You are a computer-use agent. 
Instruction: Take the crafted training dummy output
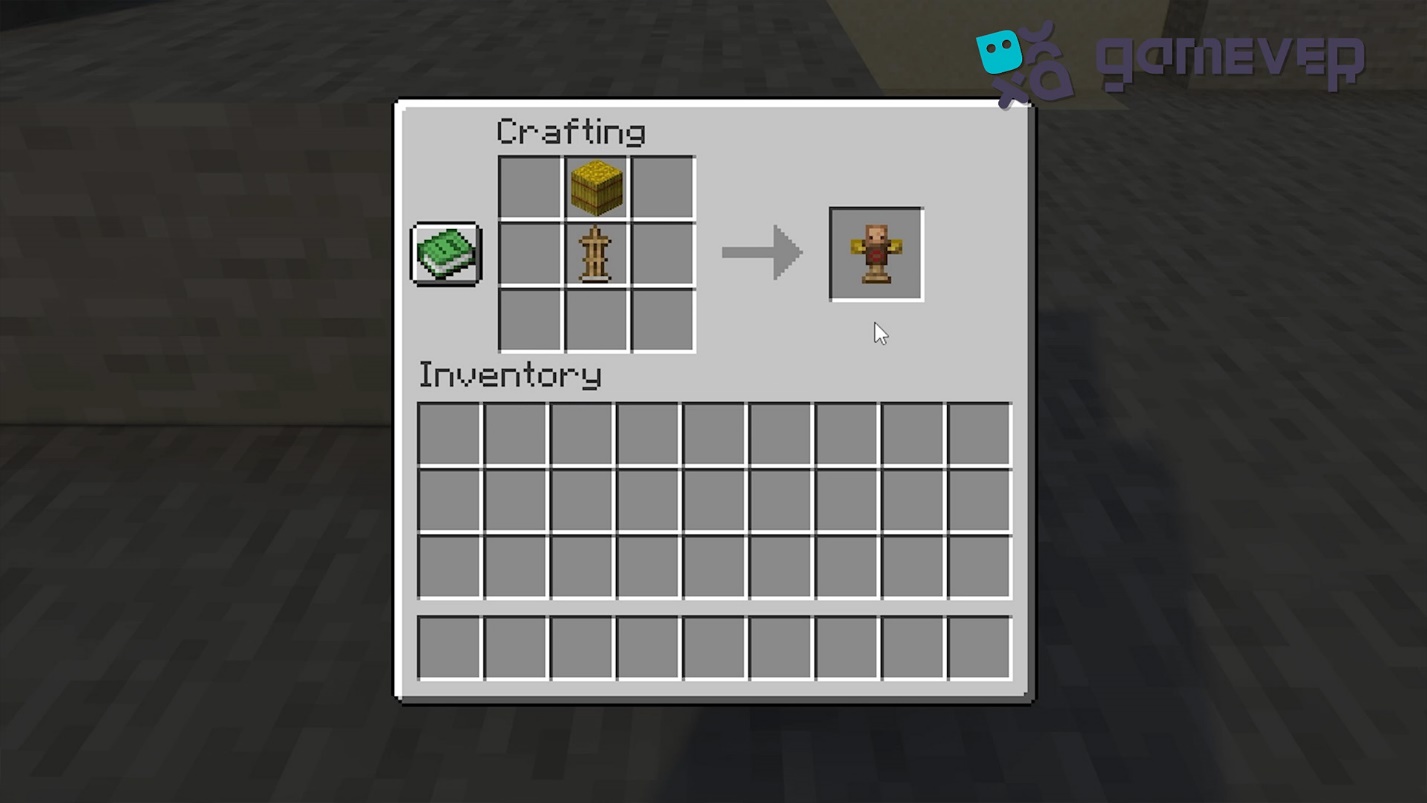876,254
